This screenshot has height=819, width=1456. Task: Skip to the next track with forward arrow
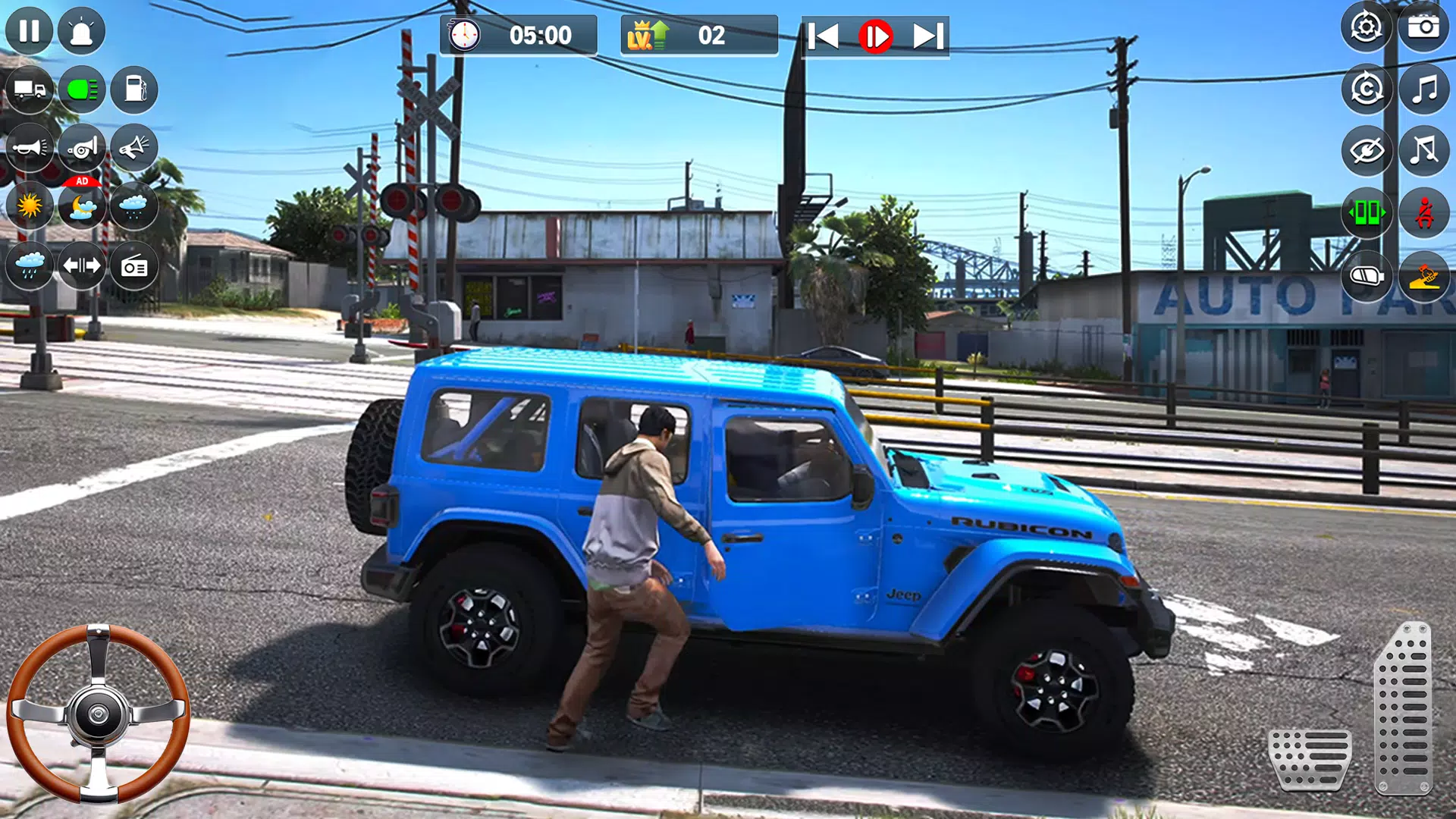click(927, 33)
